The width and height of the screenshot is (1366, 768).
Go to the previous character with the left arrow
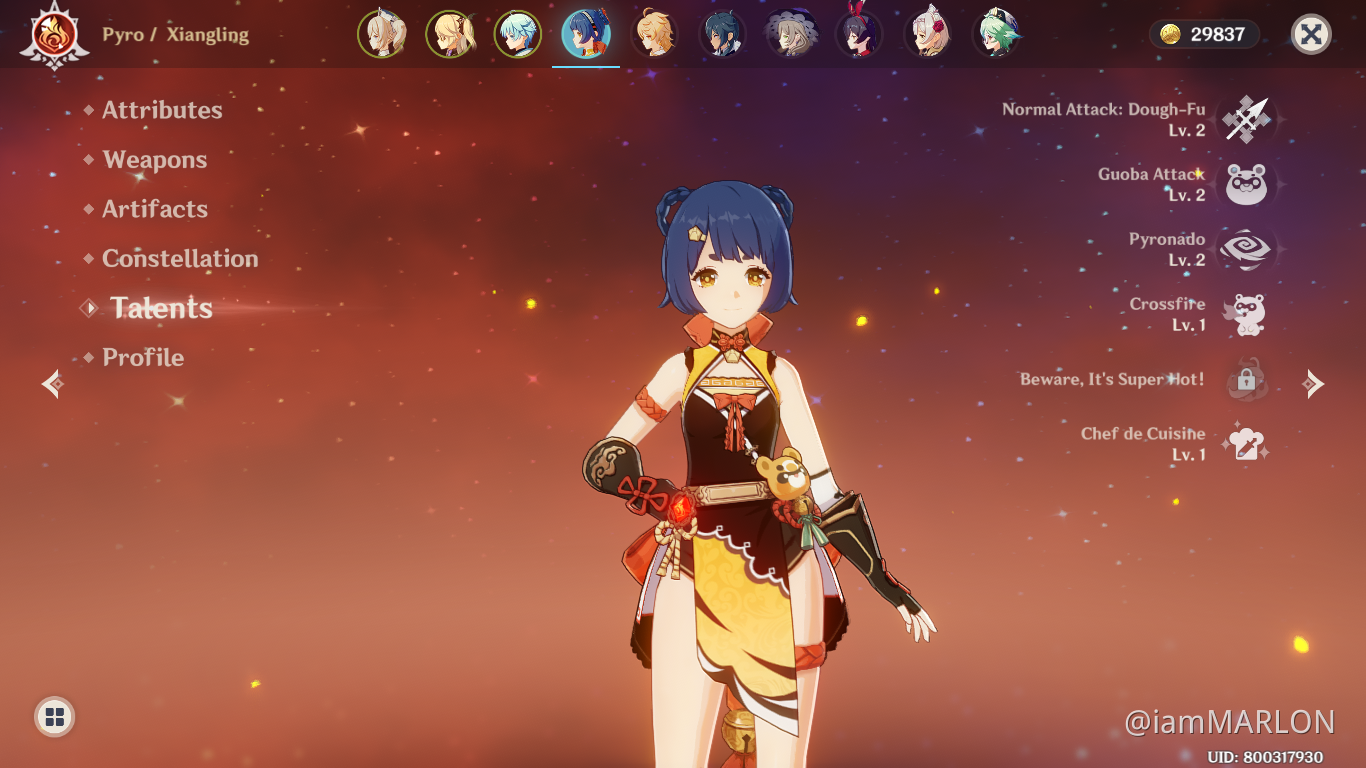(x=52, y=383)
